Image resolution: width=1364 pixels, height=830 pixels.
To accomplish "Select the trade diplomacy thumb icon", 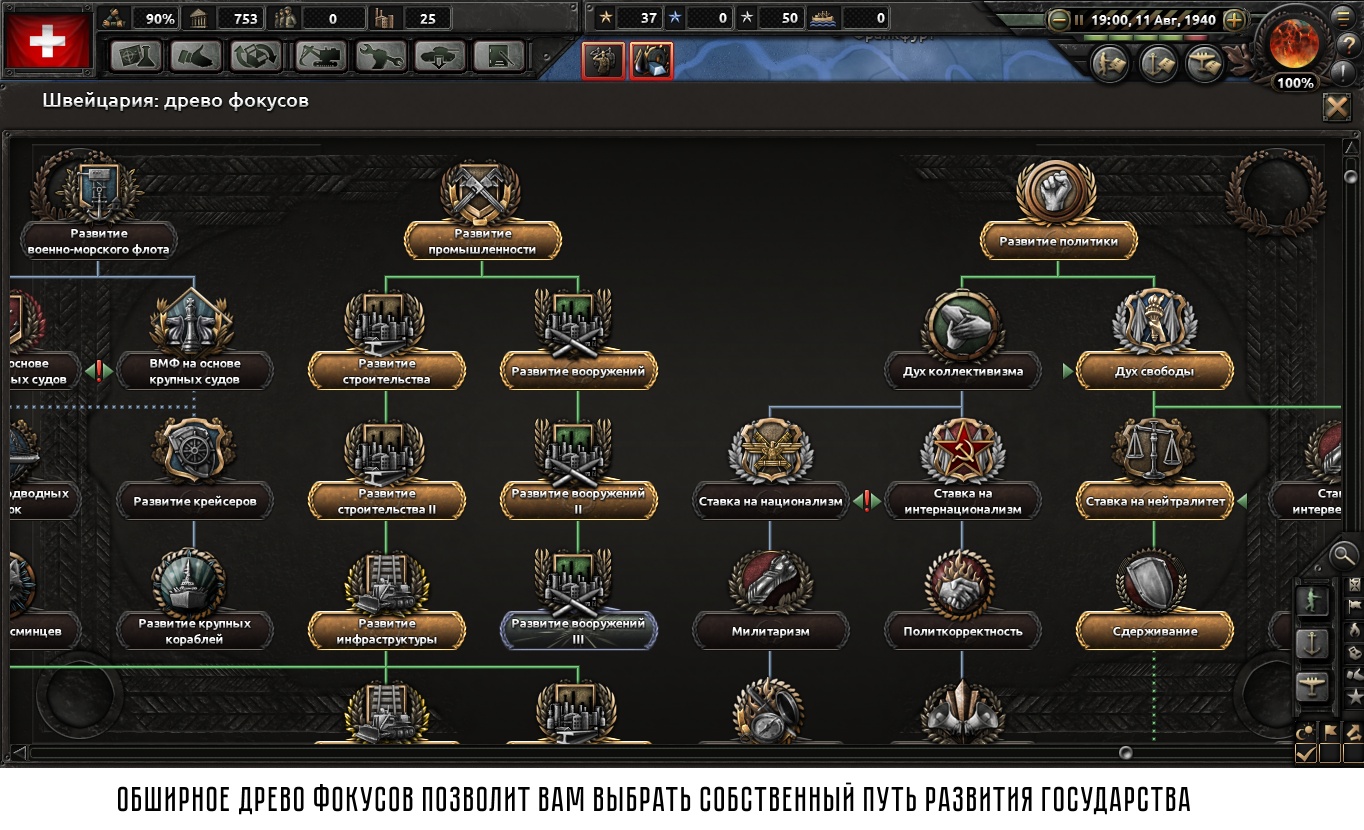I will [x=197, y=57].
